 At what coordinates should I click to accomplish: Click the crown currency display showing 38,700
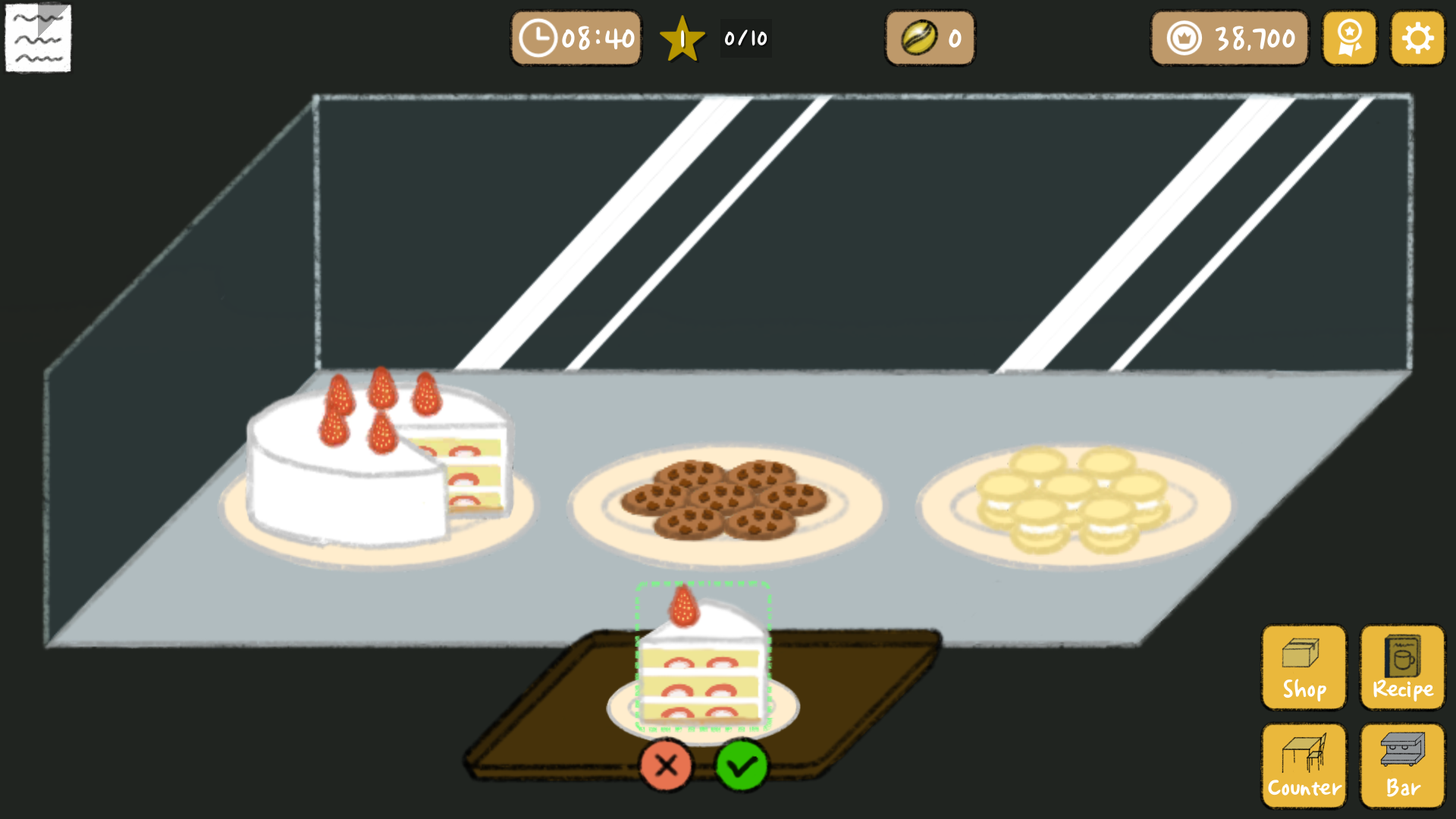tap(1228, 38)
